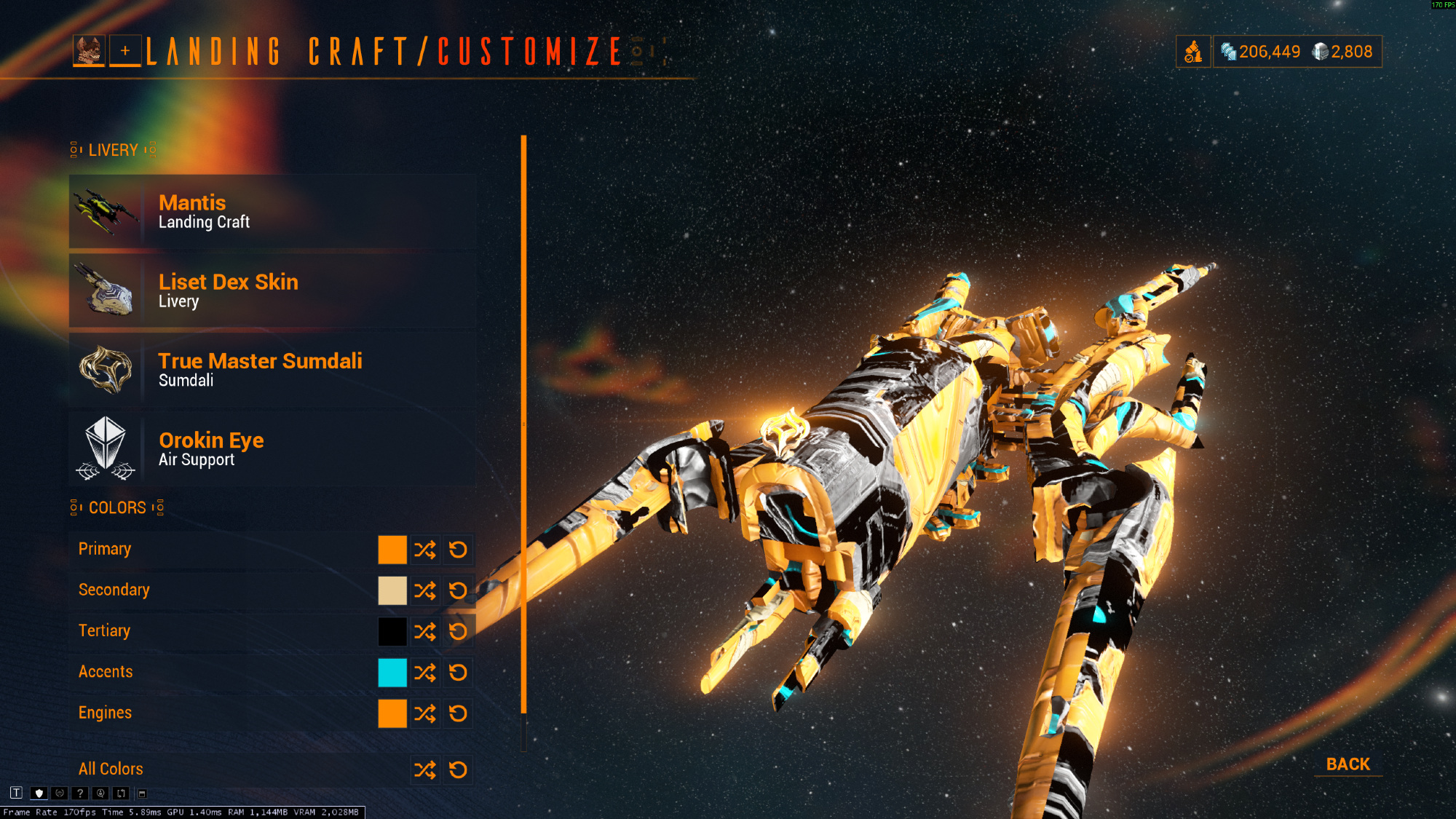1456x819 pixels.
Task: Pick the Primary orange color swatch
Action: (x=392, y=550)
